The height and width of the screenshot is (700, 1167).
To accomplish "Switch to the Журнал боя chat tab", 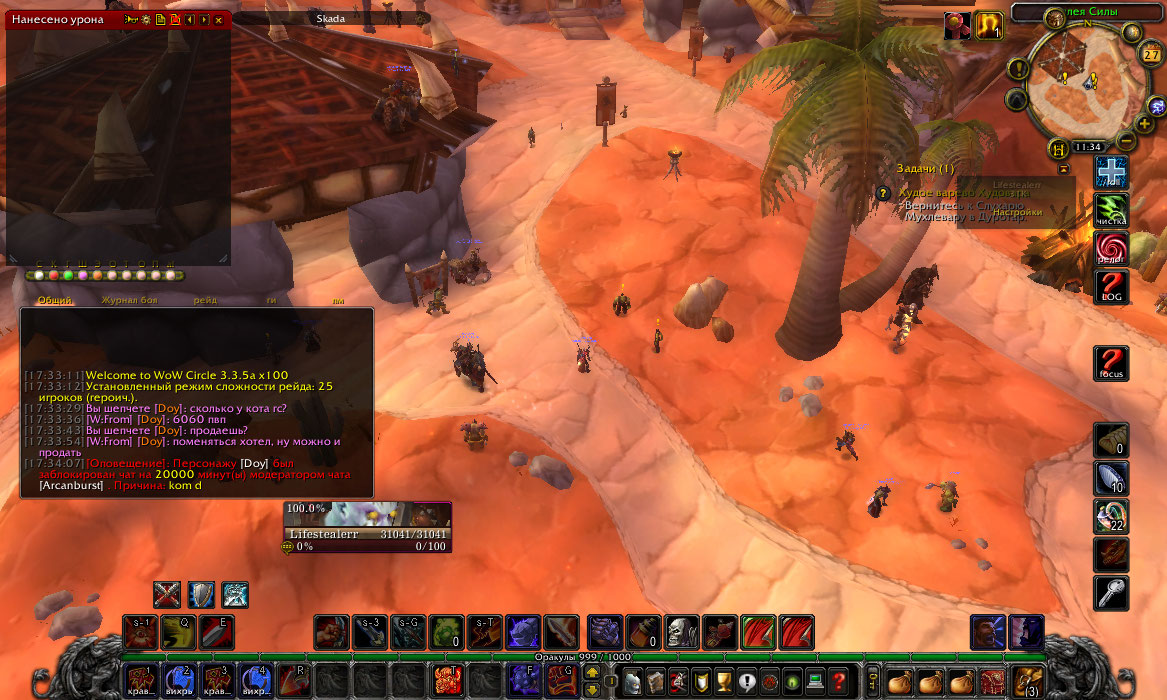I will [x=128, y=300].
